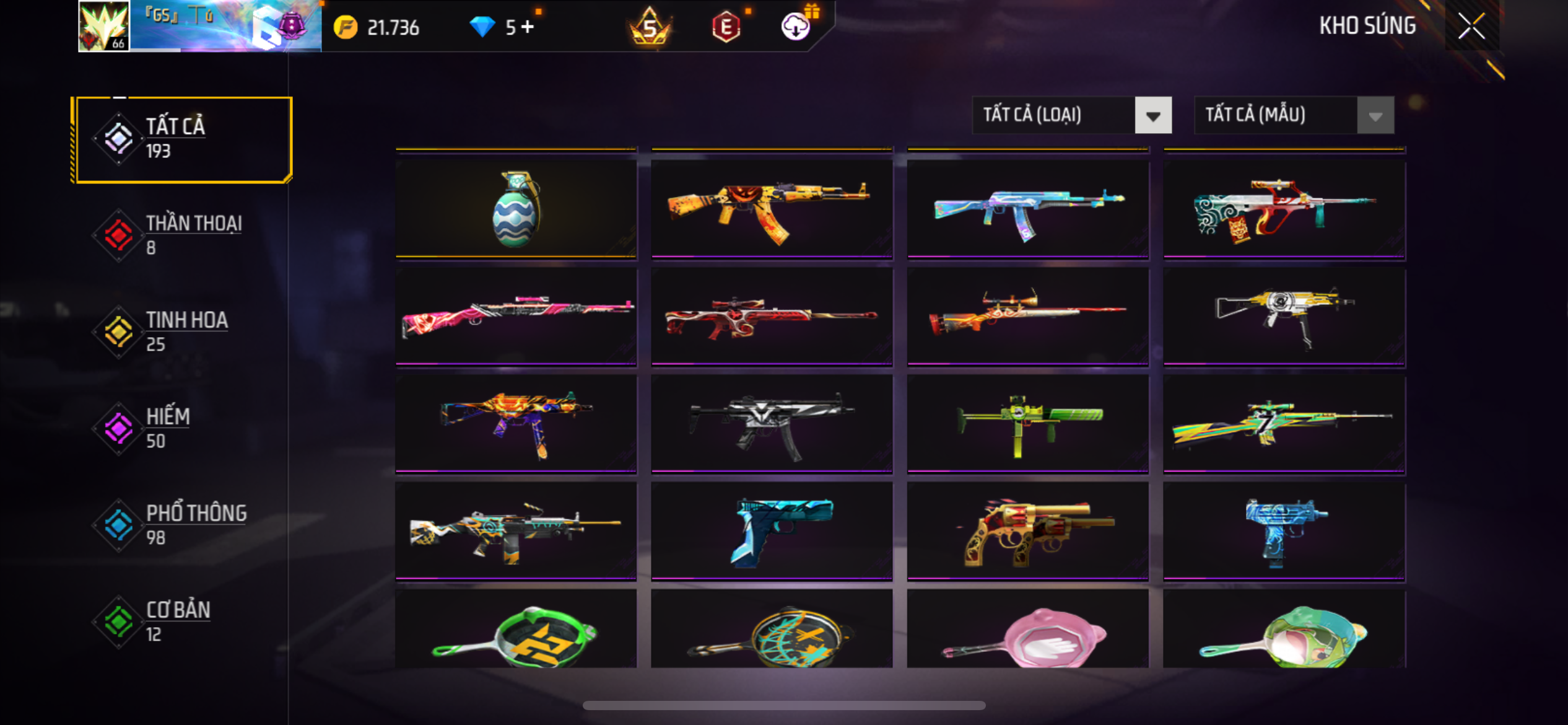Pick the teal and red bullpup rifle skin
This screenshot has width=1568, height=725.
coord(1284,209)
